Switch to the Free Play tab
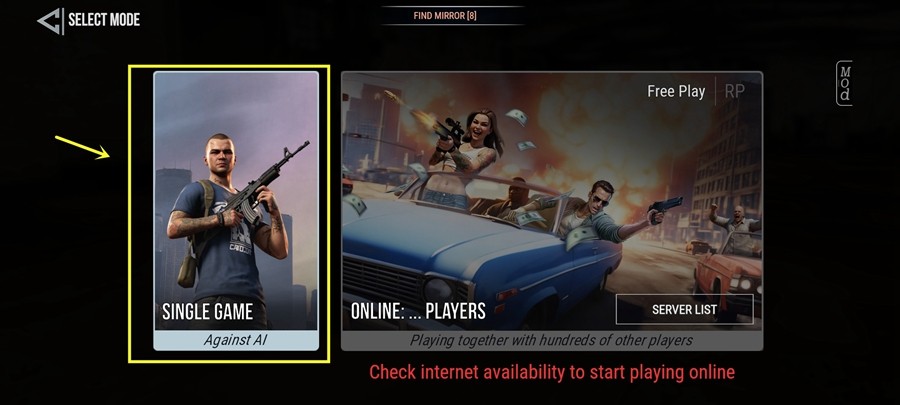 [x=676, y=91]
